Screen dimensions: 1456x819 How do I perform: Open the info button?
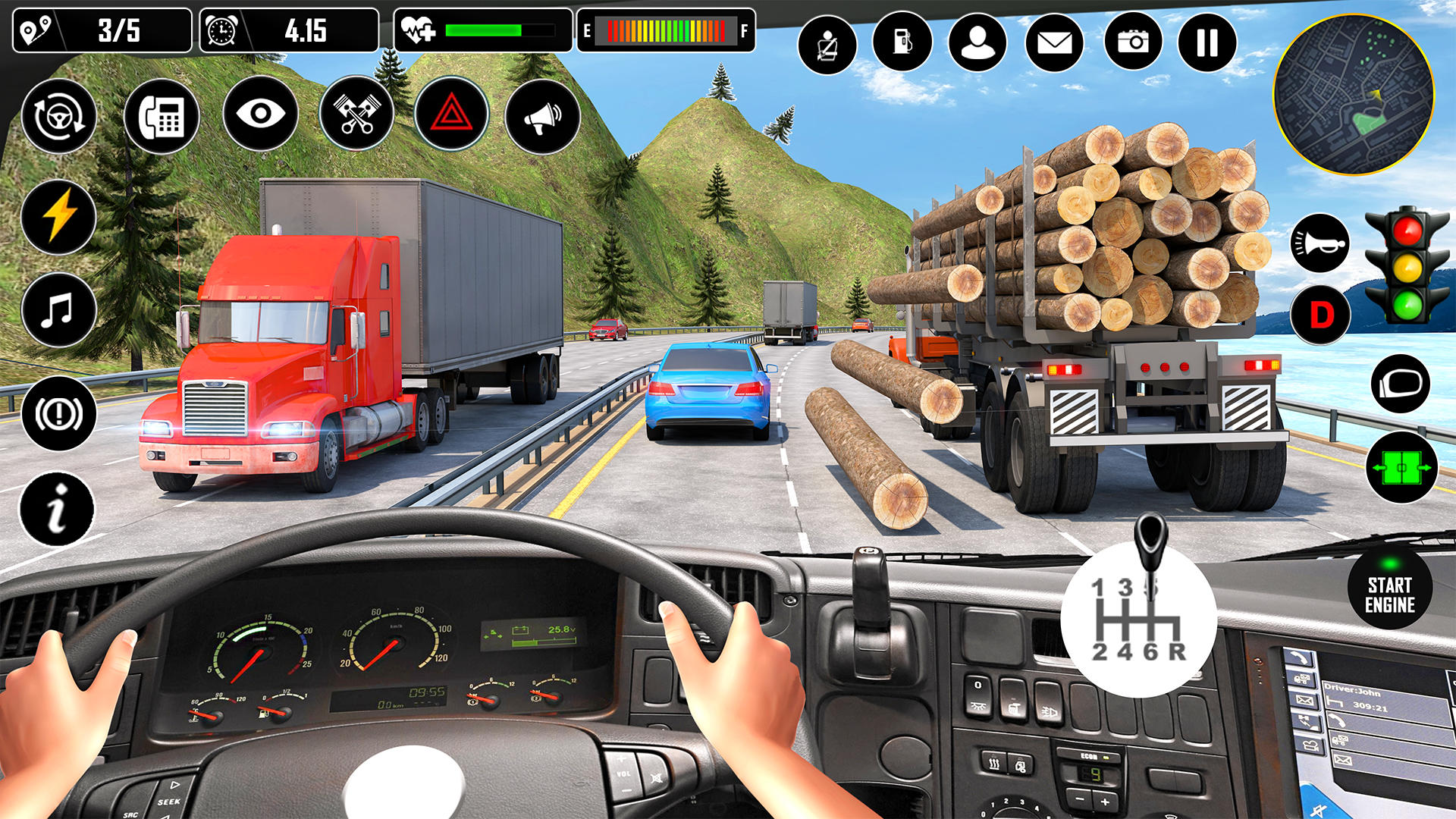click(57, 508)
